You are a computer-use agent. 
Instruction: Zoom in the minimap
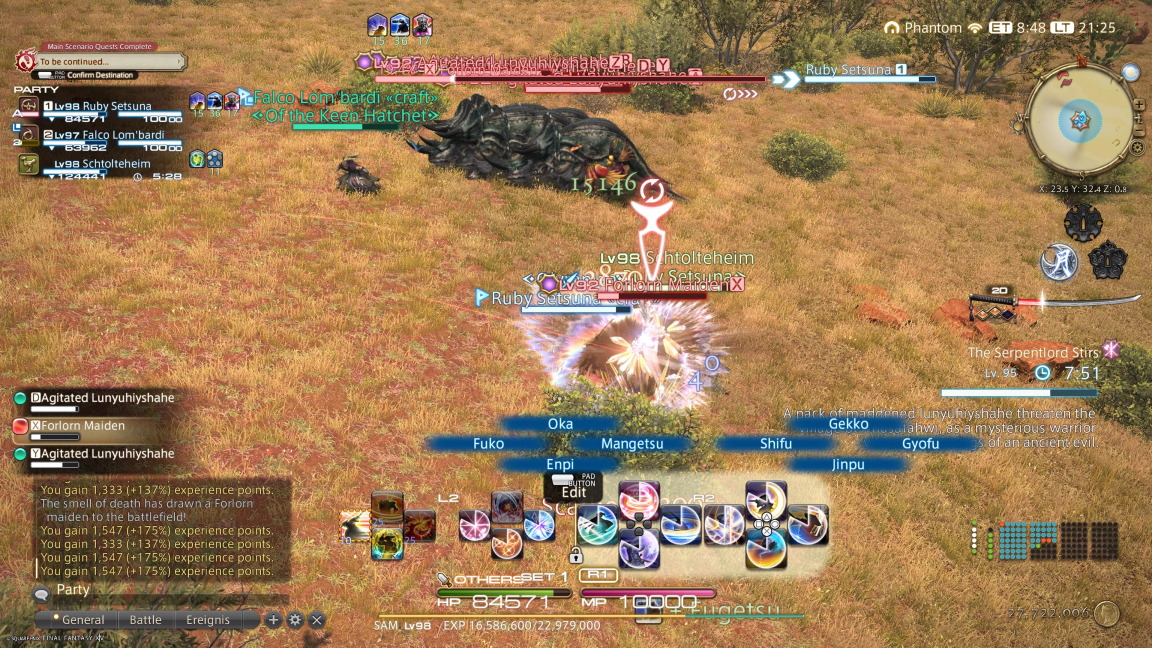point(1139,104)
